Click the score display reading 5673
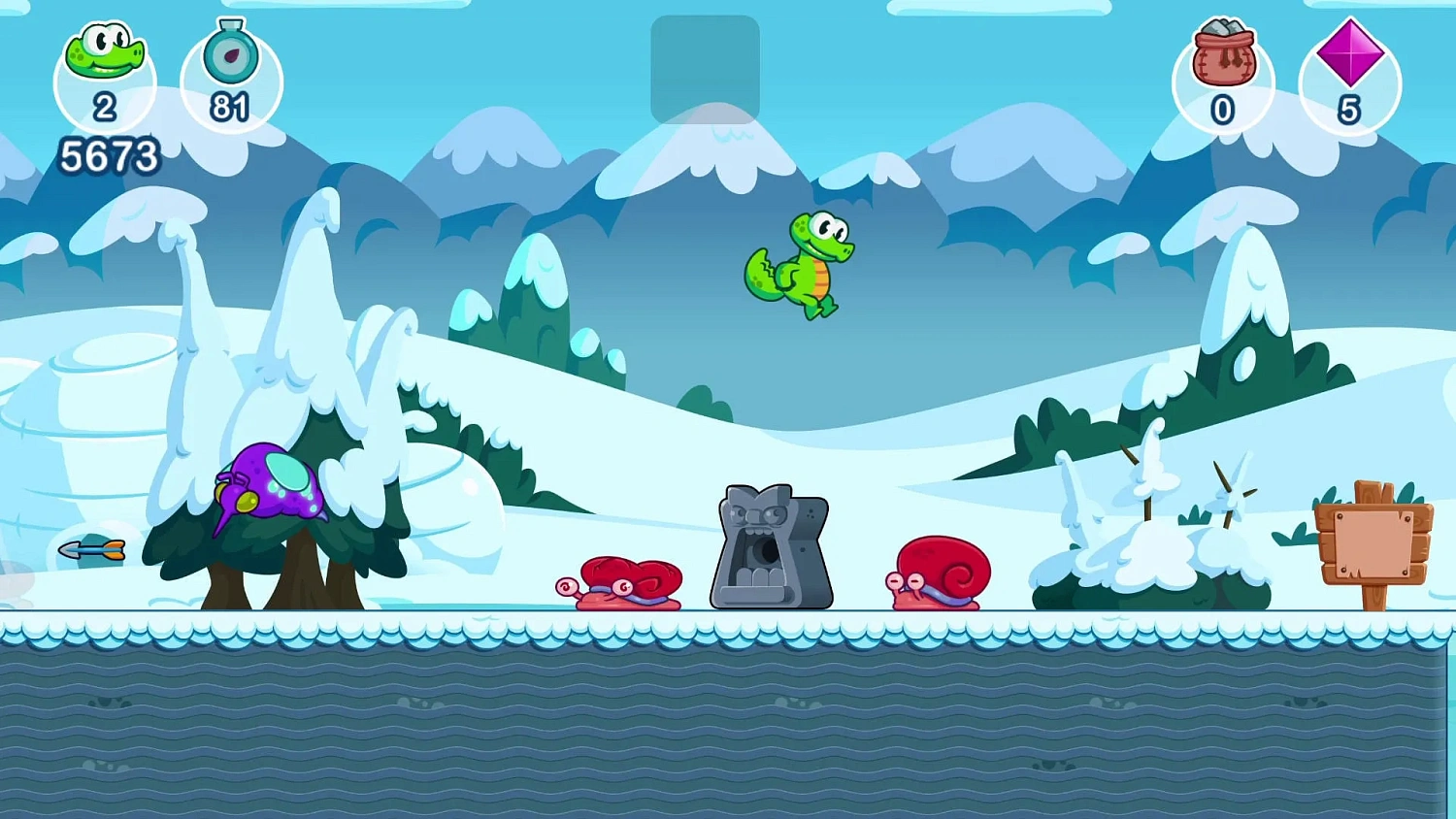1456x819 pixels. click(109, 153)
